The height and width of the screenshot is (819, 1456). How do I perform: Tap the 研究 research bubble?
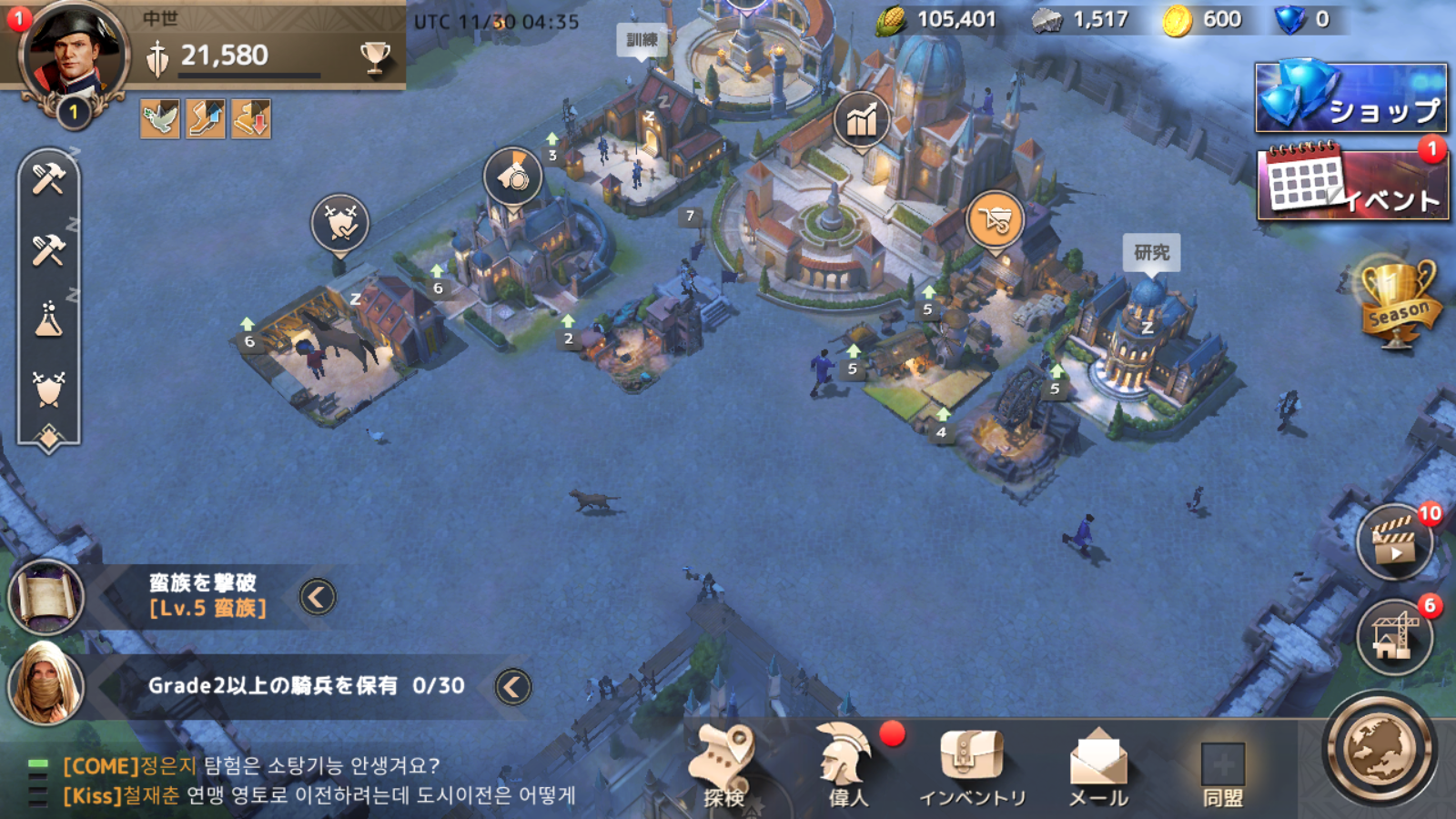(x=1151, y=252)
